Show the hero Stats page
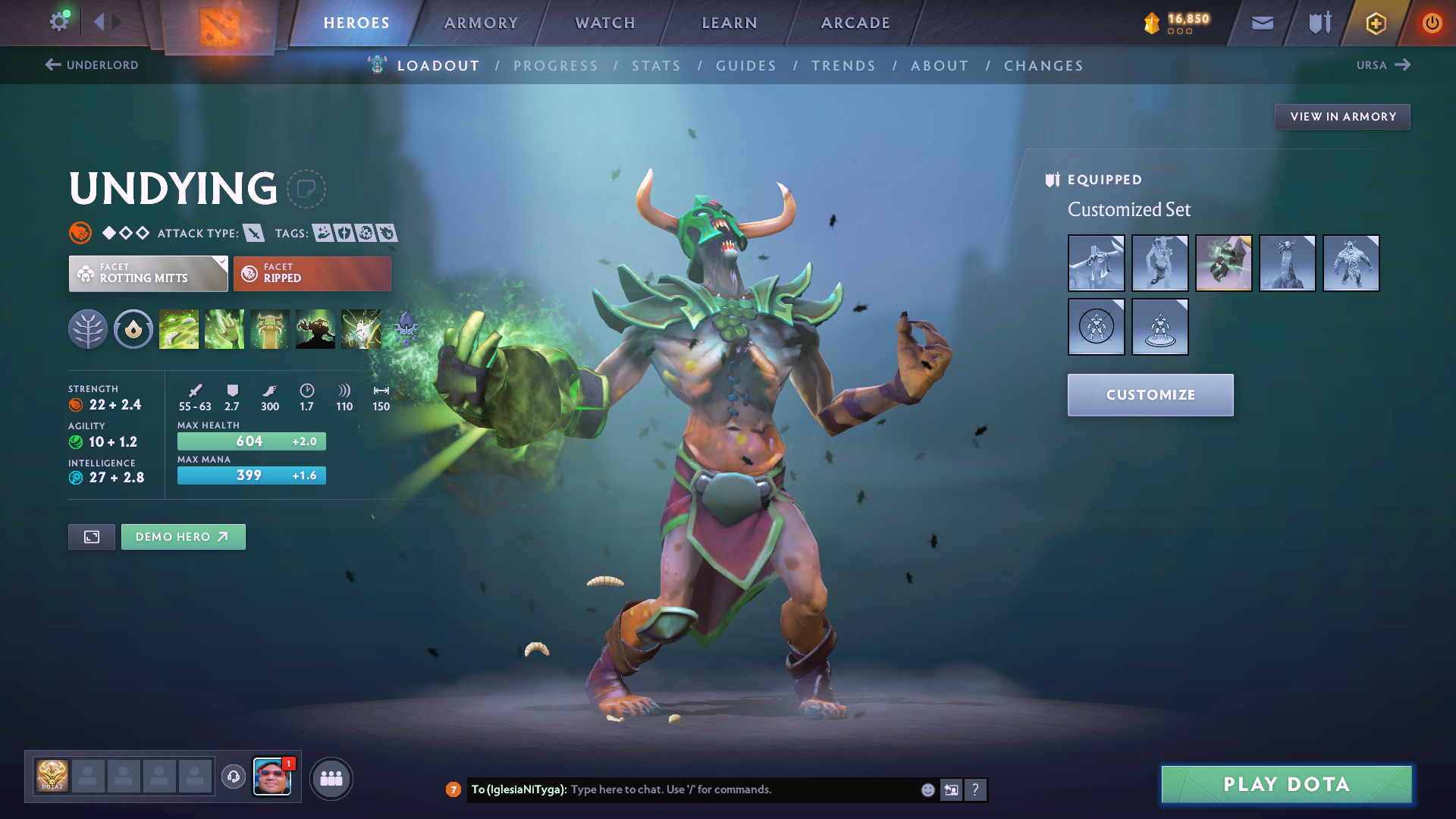 point(656,66)
